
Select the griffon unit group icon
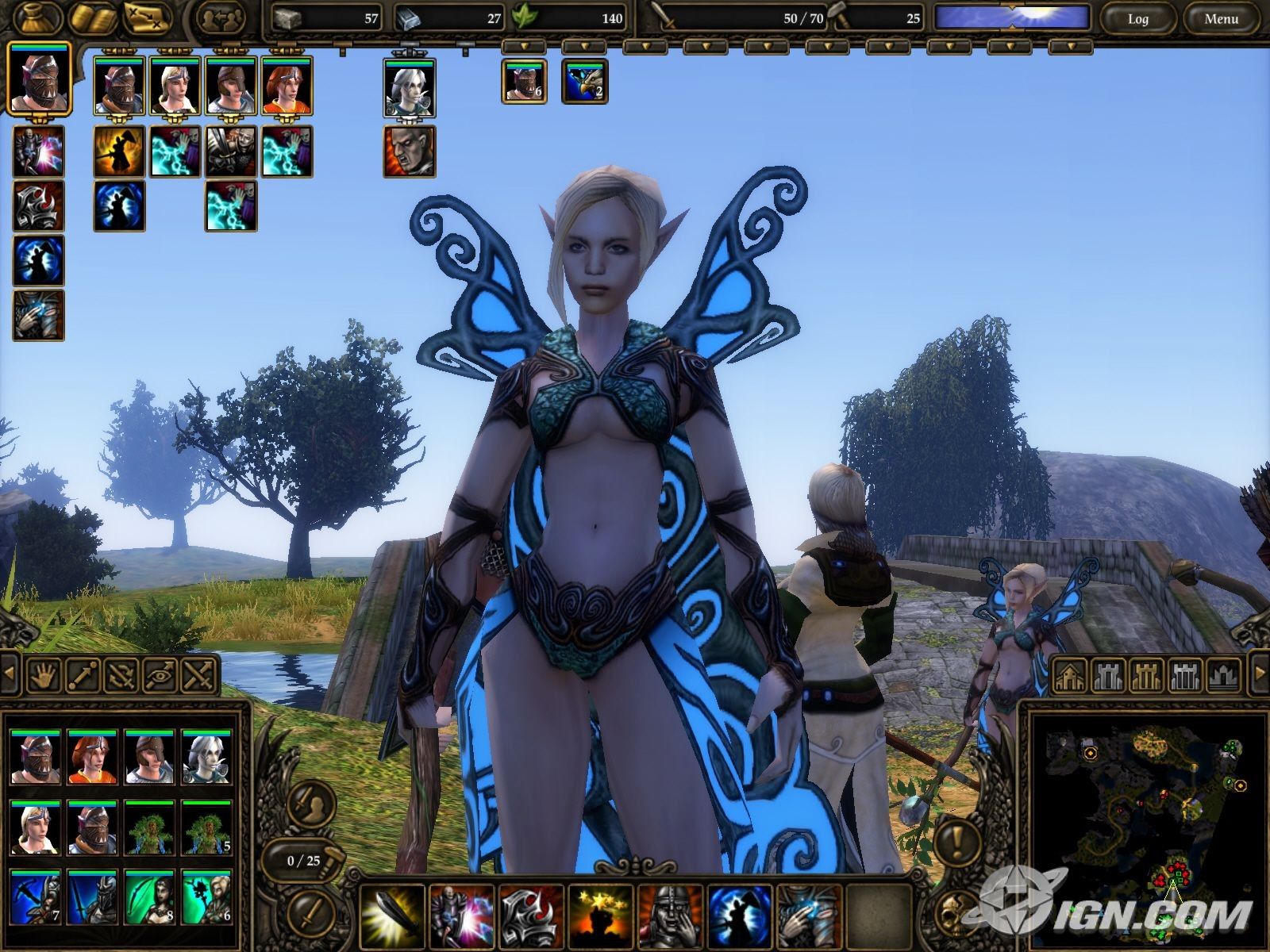tap(584, 82)
